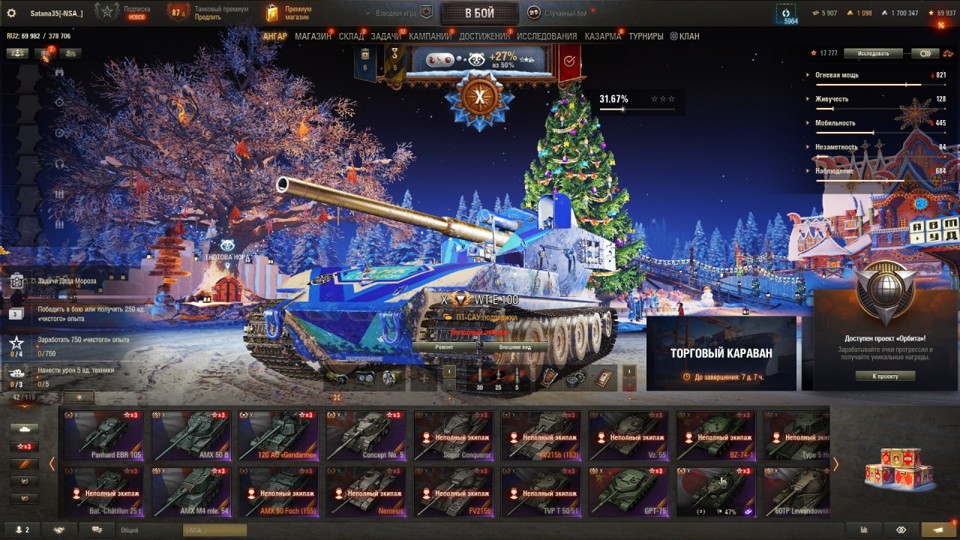
Task: Open the settings gear menu
Action: (11, 12)
